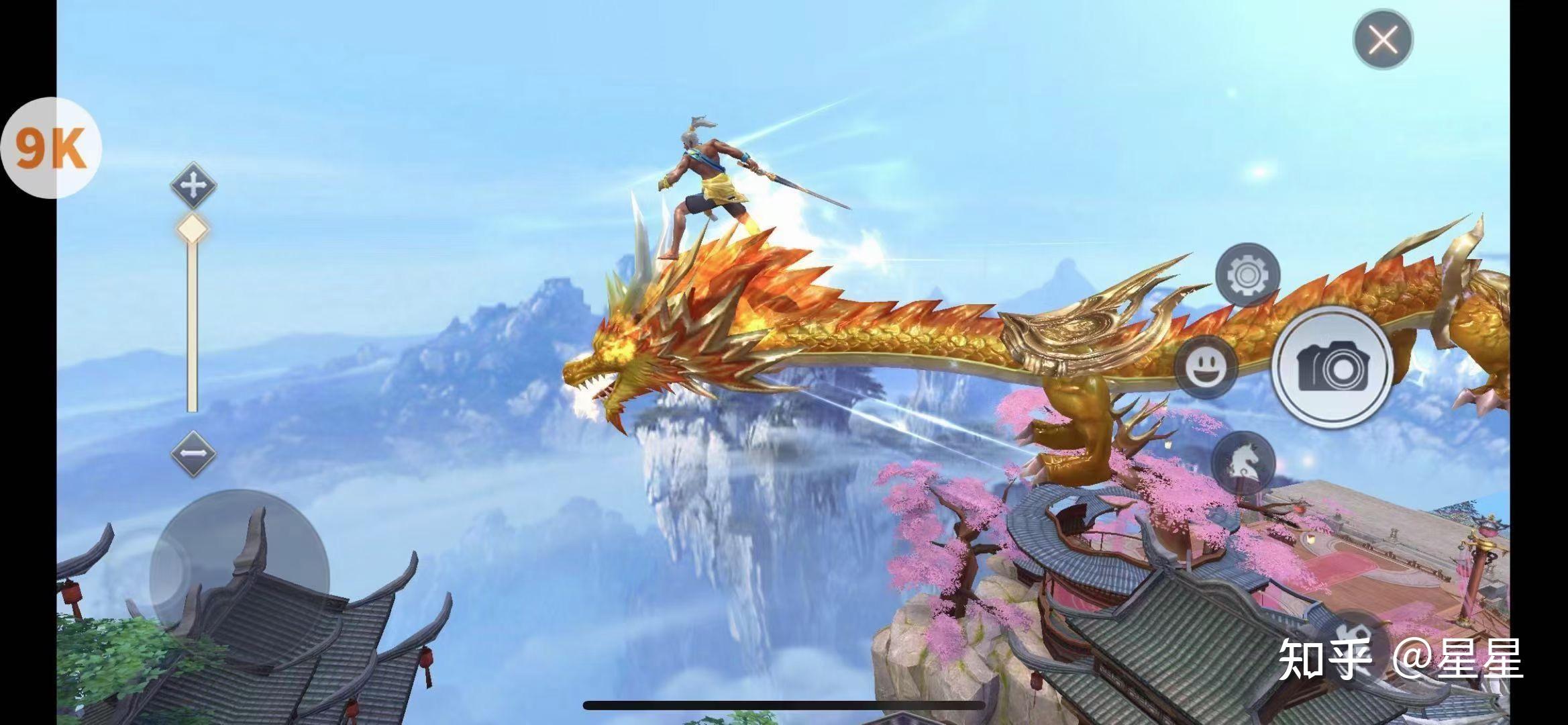Zoom out with the minus button

(193, 454)
